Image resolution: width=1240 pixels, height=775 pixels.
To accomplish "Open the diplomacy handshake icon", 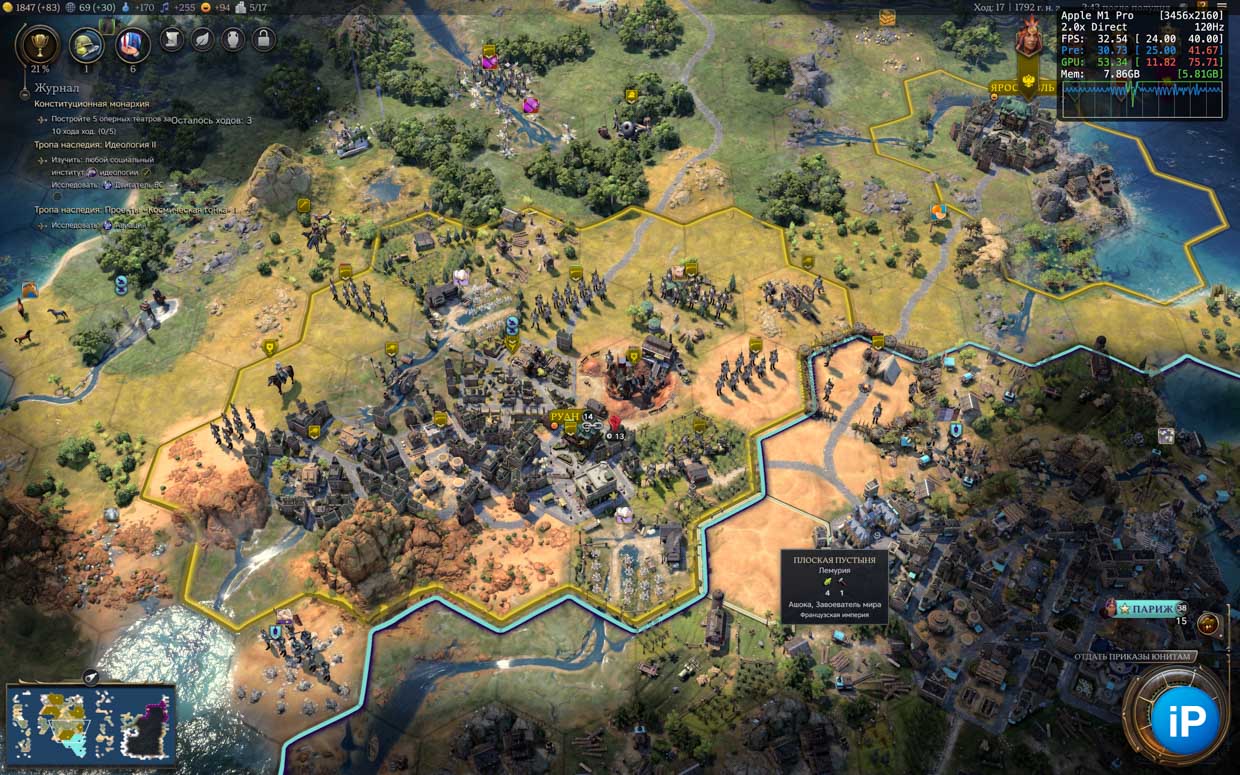I will (x=132, y=44).
